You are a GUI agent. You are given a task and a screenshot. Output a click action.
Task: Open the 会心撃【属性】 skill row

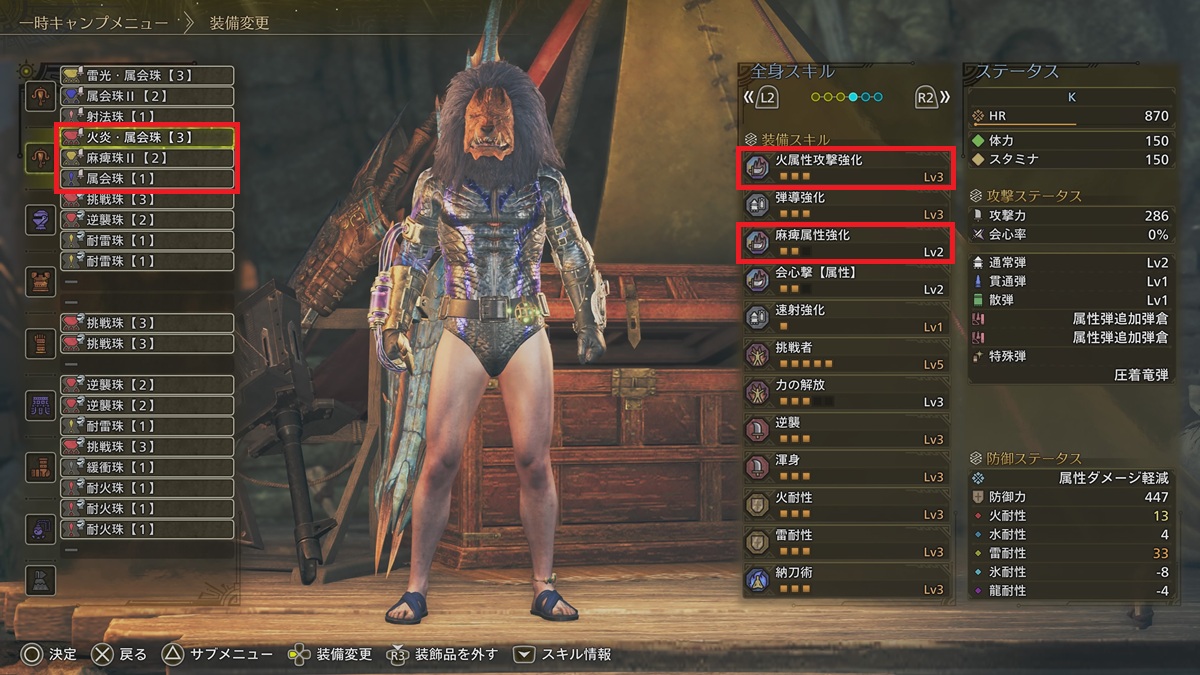tap(845, 280)
